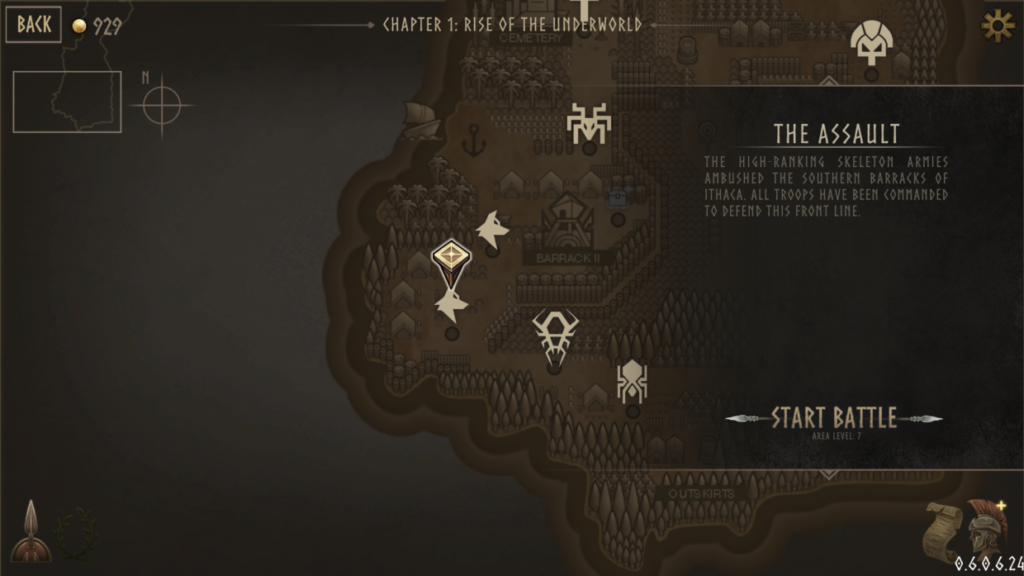Choose the anchor harbor marker
This screenshot has height=576, width=1024.
[x=473, y=140]
